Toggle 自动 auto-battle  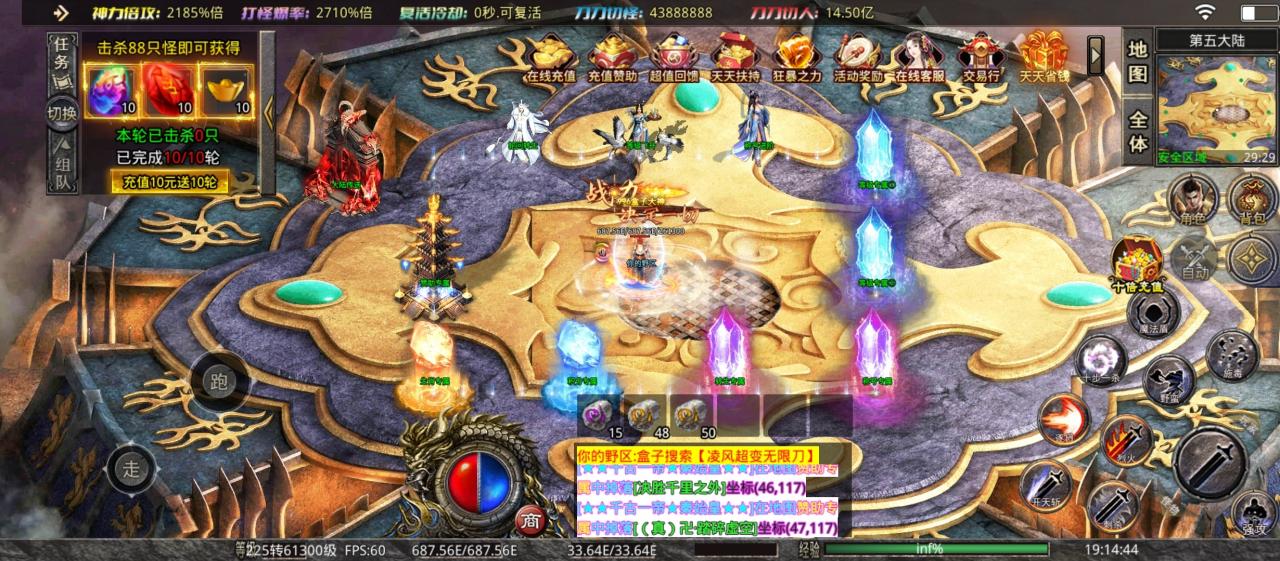[x=1194, y=259]
